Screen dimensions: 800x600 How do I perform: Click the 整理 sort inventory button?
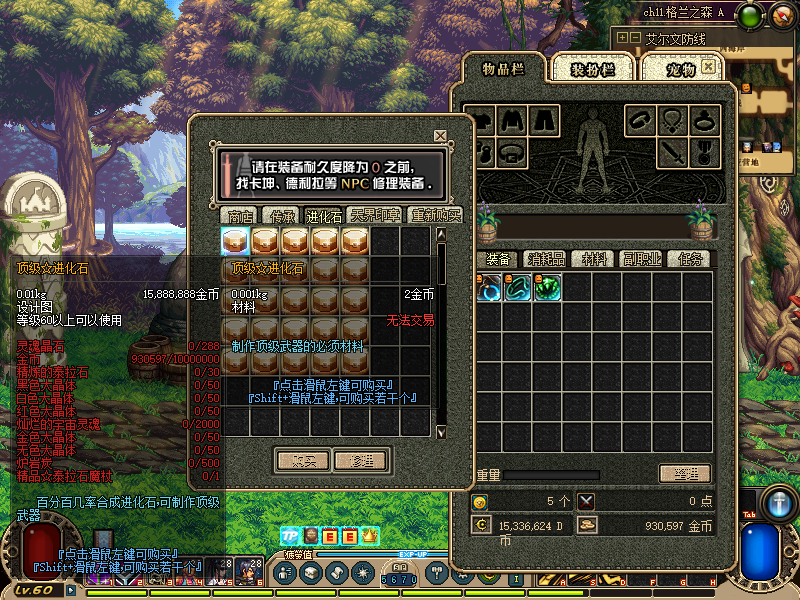click(684, 473)
